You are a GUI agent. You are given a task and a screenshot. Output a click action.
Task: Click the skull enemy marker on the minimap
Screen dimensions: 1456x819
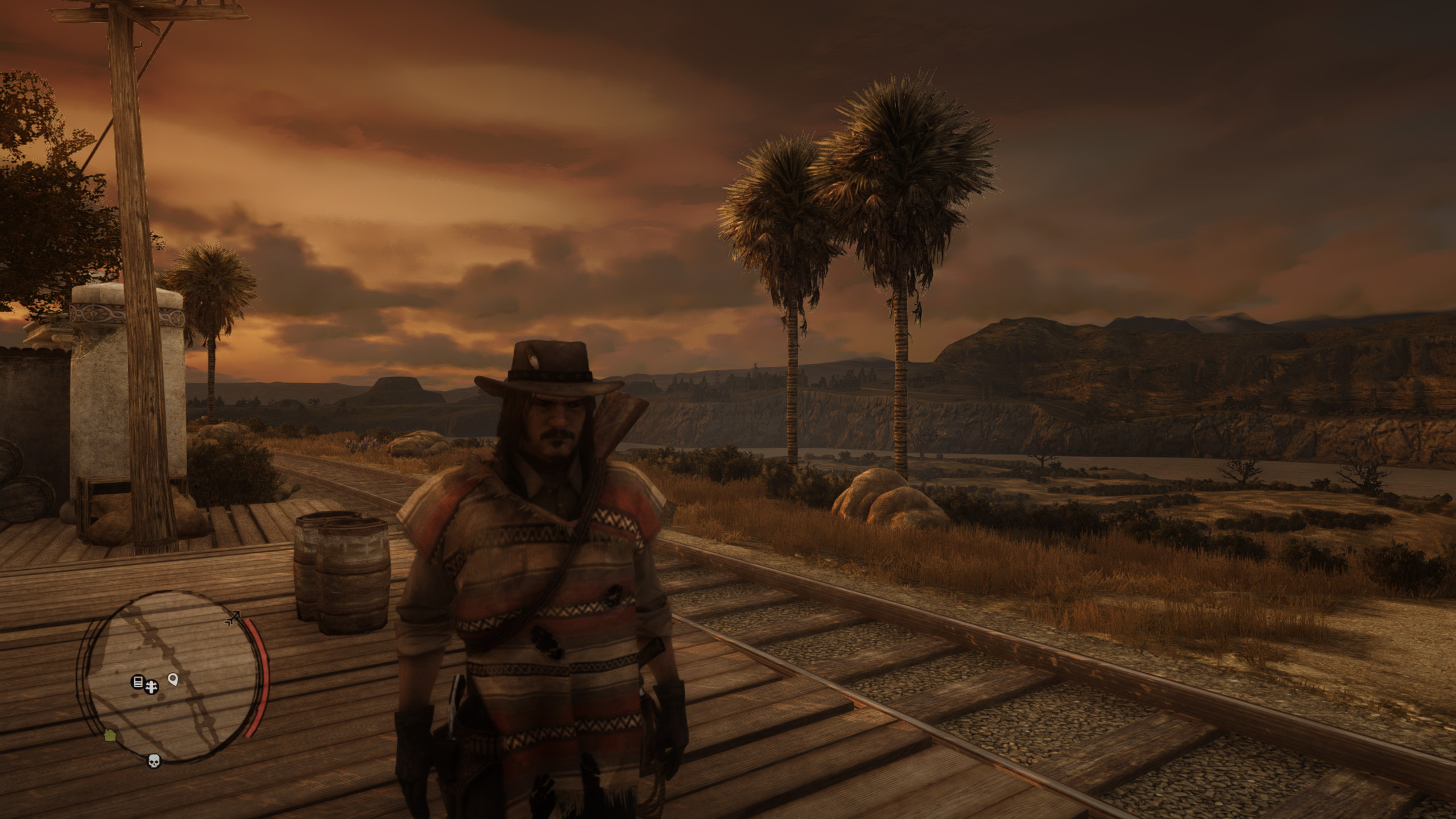153,760
